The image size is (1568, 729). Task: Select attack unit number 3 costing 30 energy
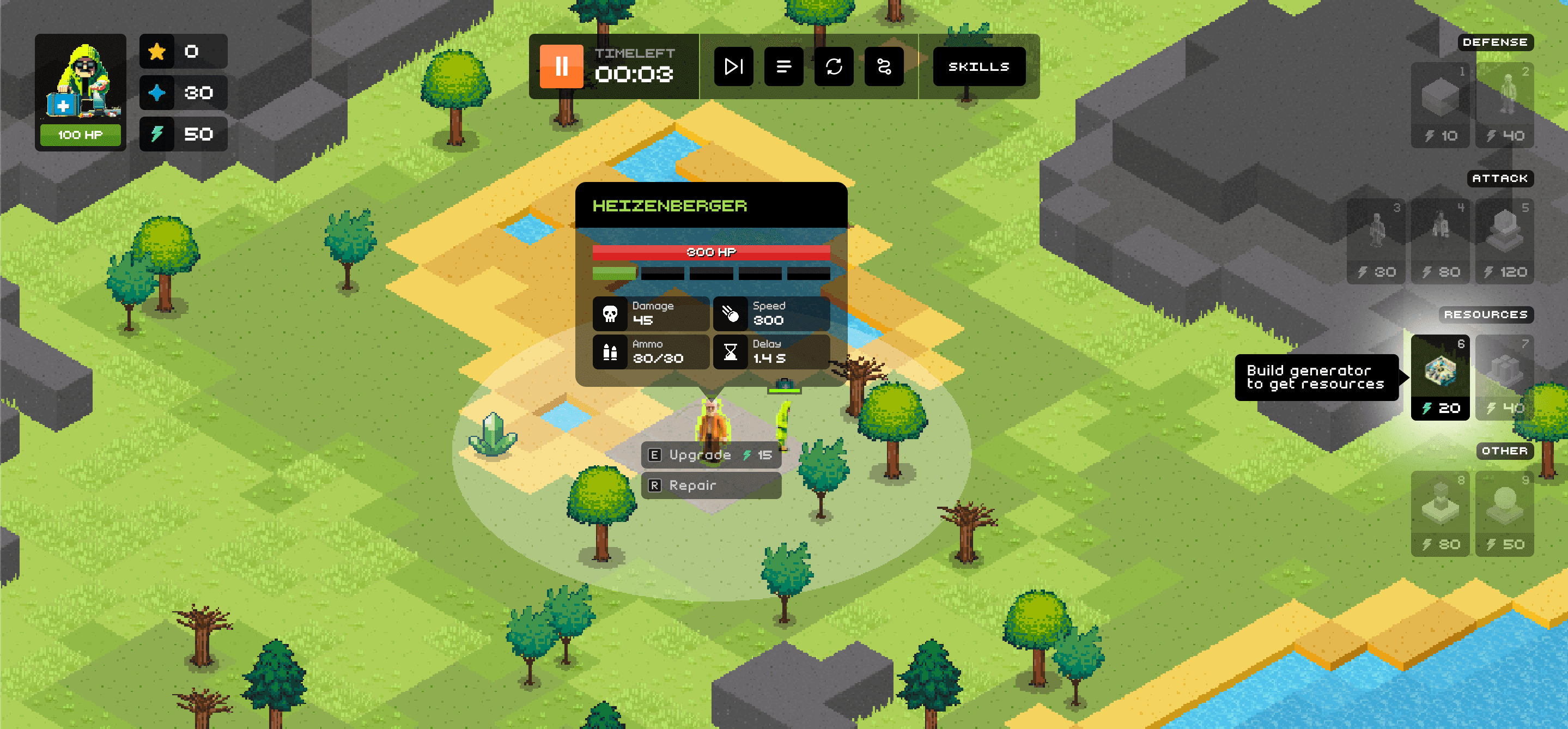1376,240
